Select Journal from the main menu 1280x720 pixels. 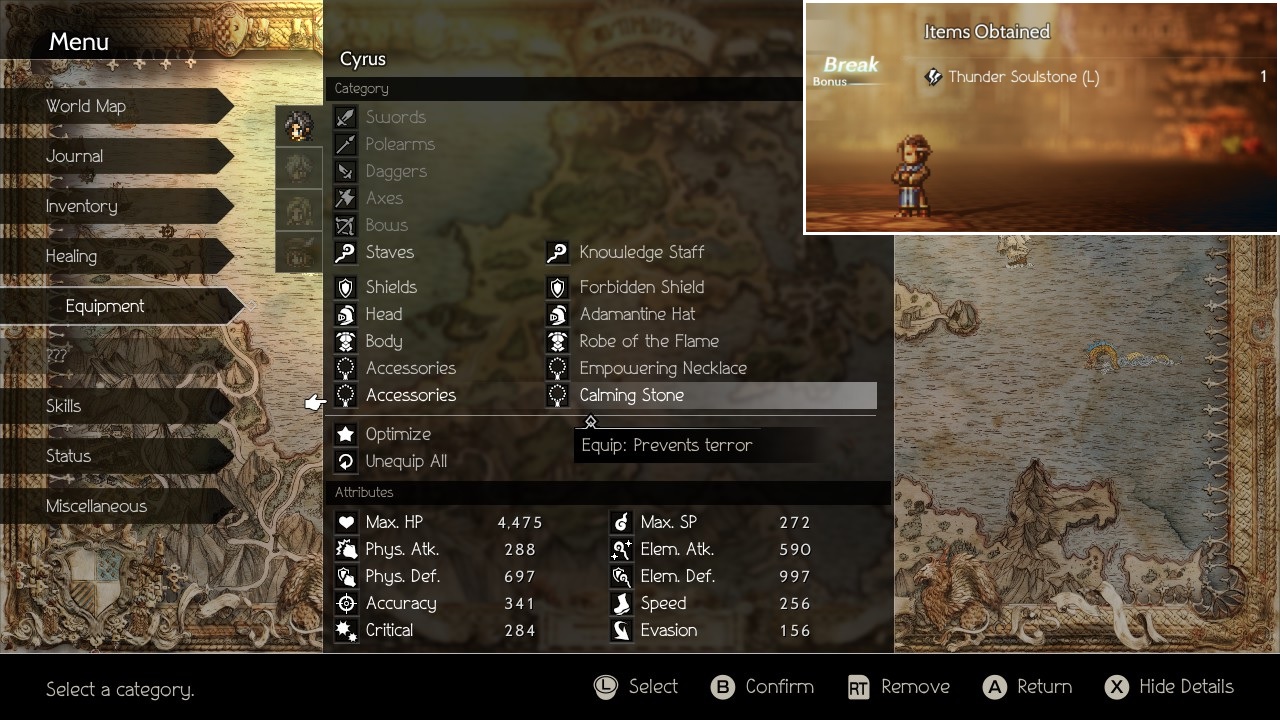tap(75, 156)
